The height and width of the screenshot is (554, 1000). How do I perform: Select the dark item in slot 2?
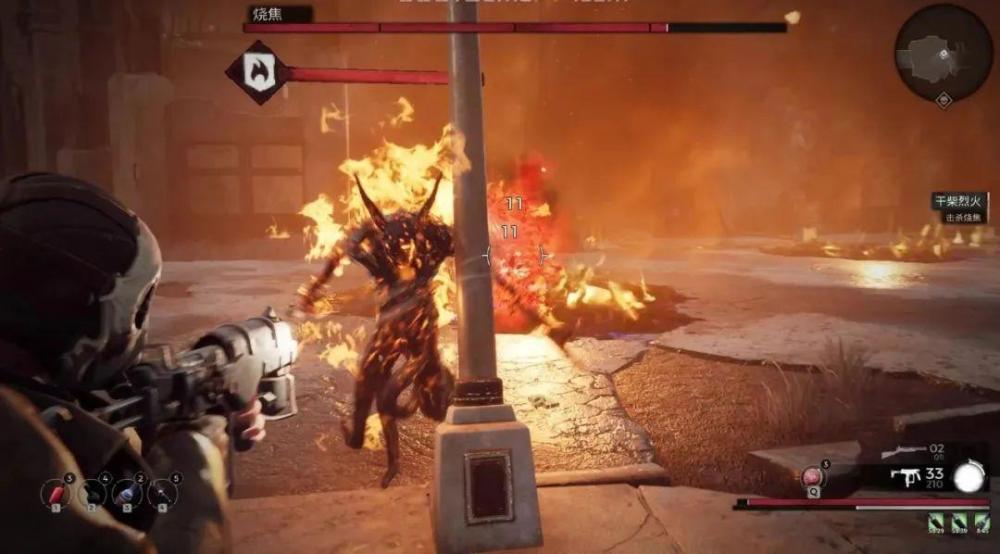(x=91, y=494)
